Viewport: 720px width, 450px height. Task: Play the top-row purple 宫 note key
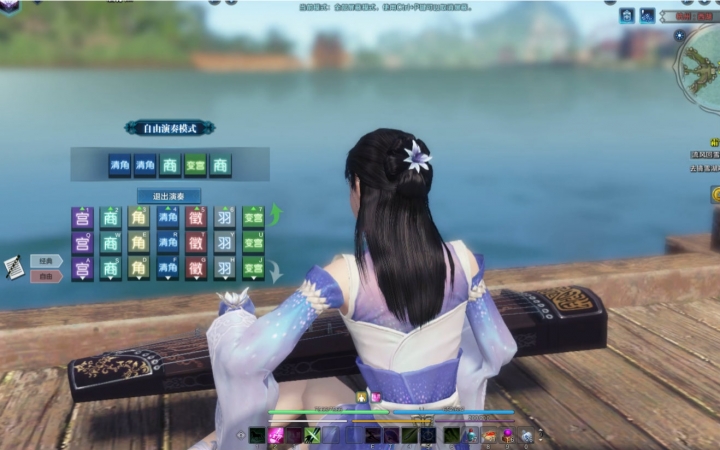(82, 217)
